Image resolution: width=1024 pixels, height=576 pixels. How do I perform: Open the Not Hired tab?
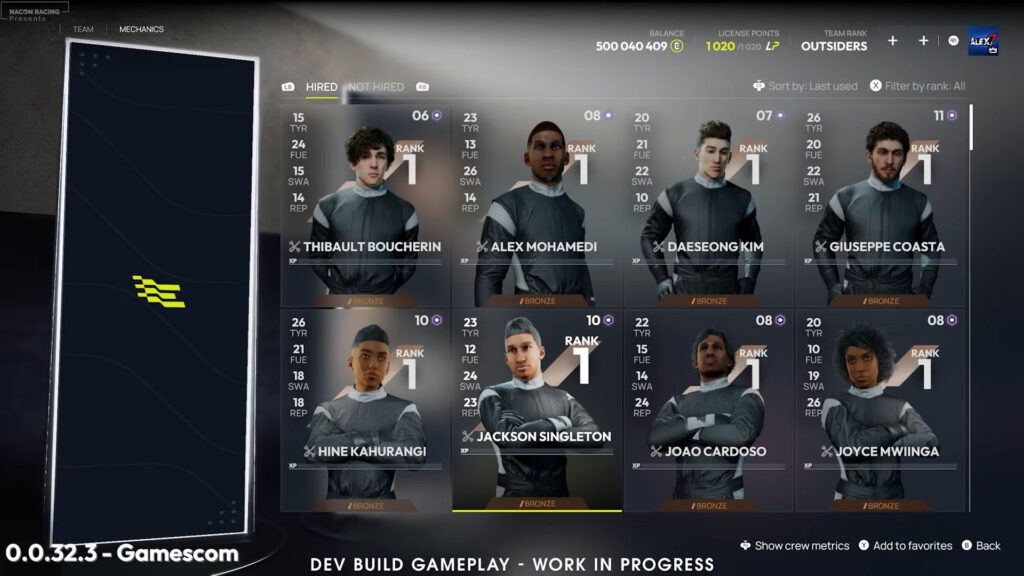[x=376, y=87]
